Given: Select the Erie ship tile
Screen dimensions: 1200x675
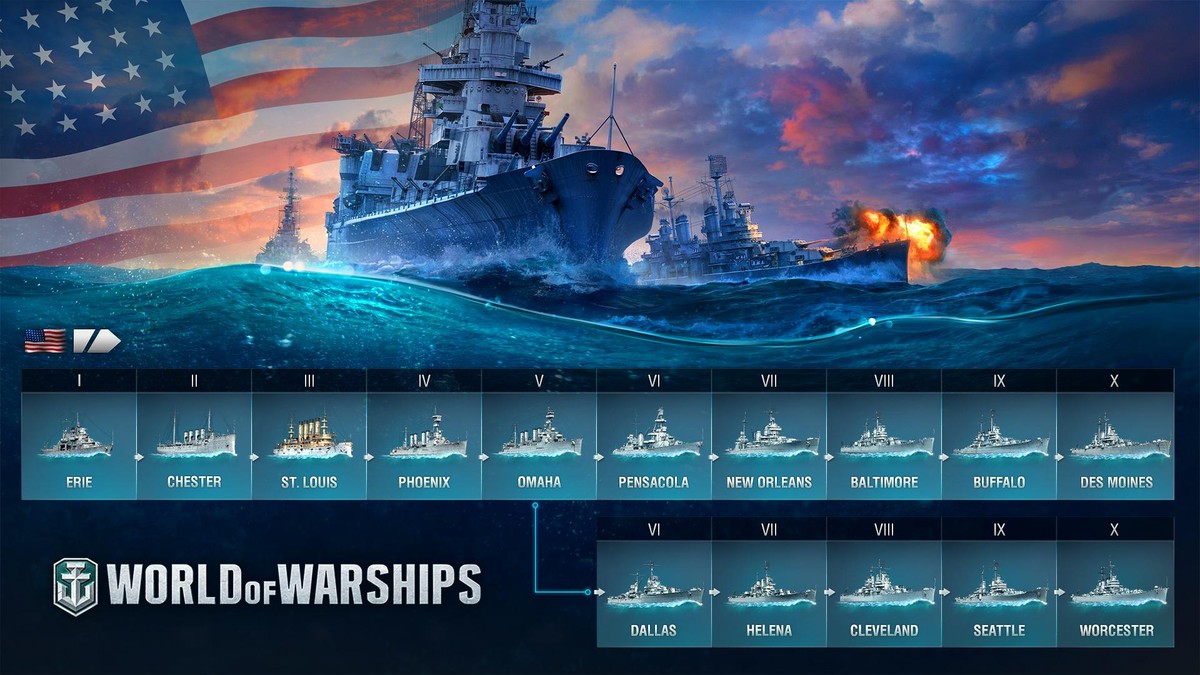Looking at the screenshot, I should pos(79,445).
